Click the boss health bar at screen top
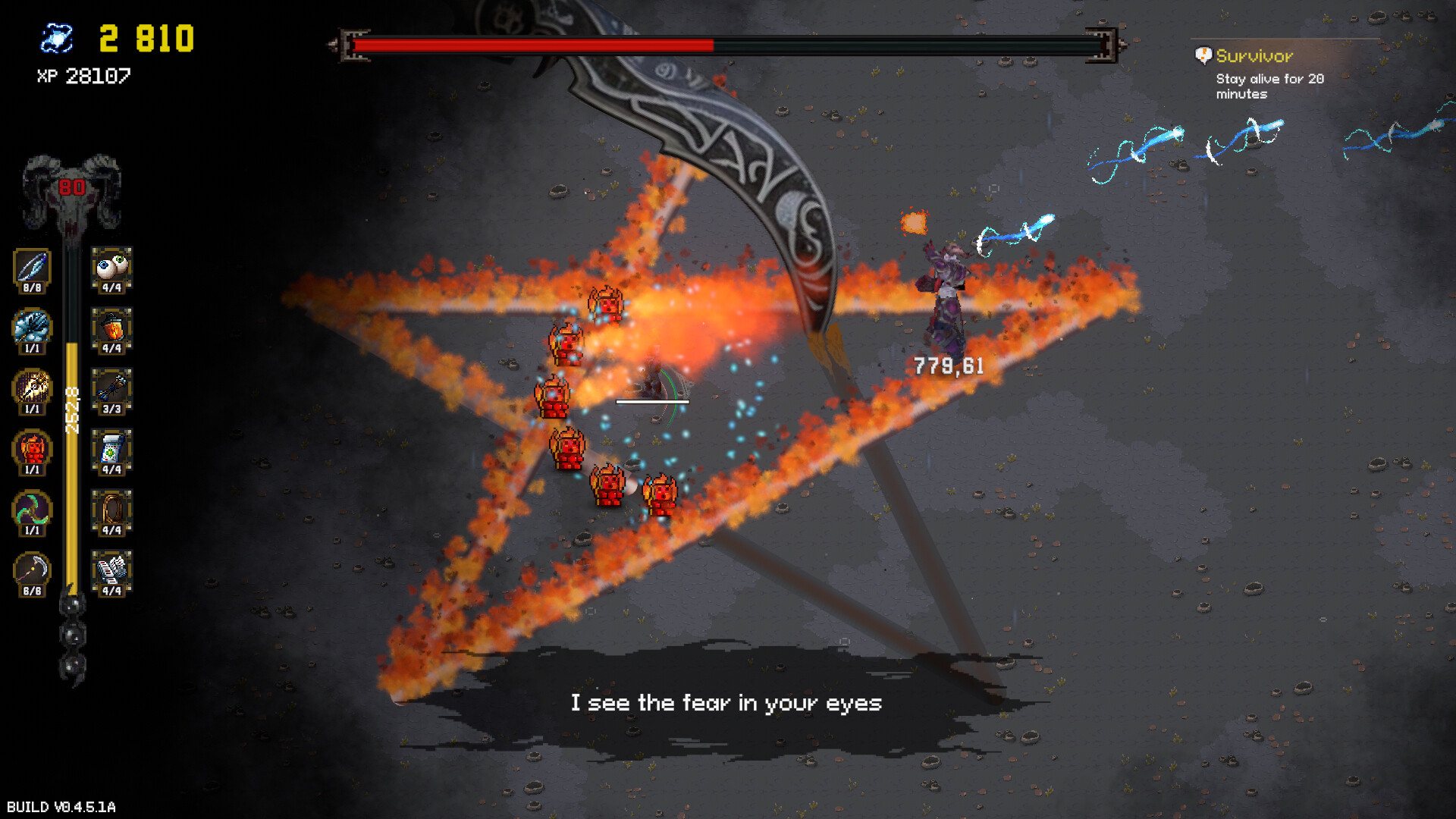Viewport: 1456px width, 819px height. coord(720,45)
